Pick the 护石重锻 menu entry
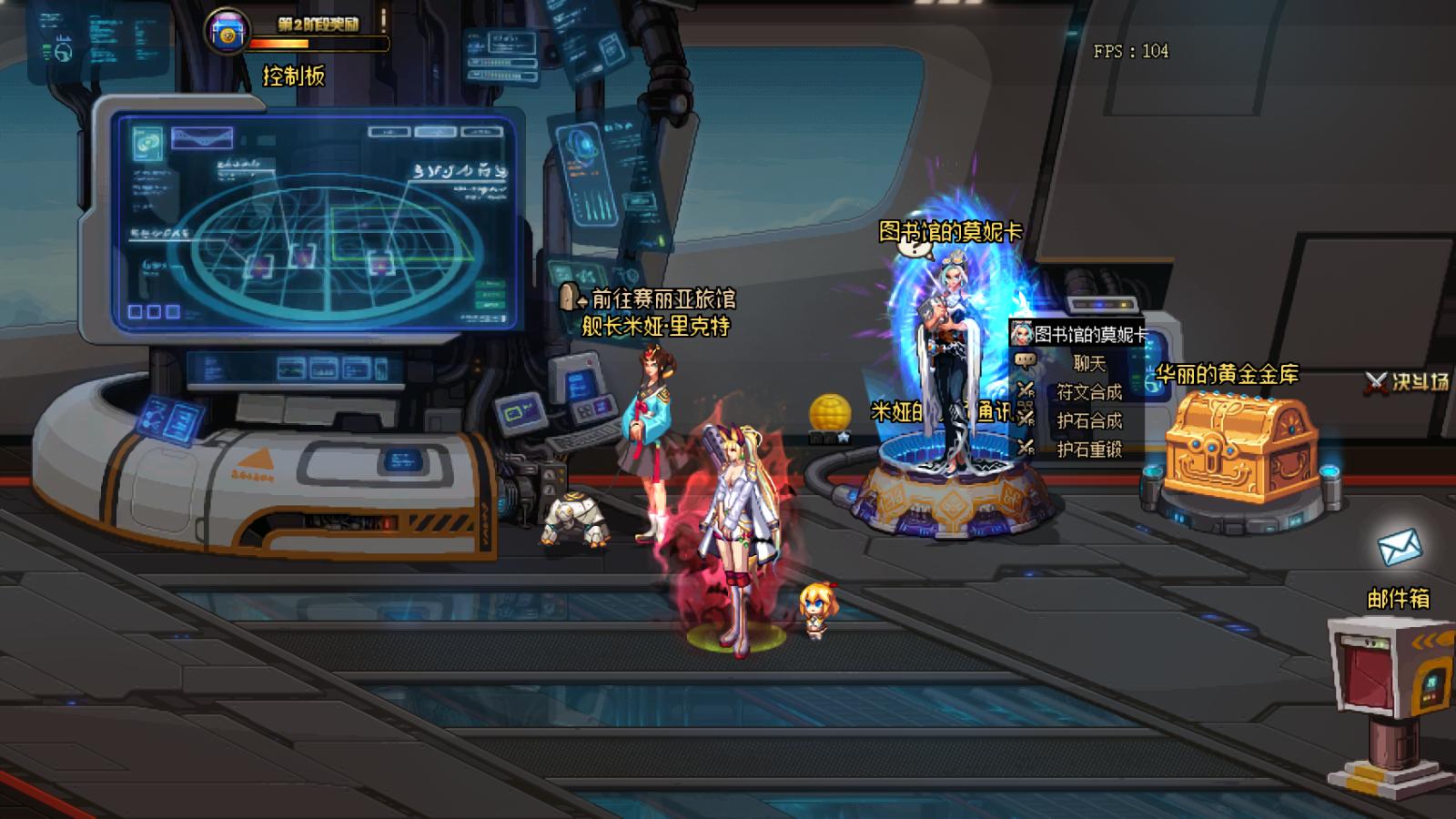This screenshot has height=819, width=1456. pyautogui.click(x=1088, y=449)
